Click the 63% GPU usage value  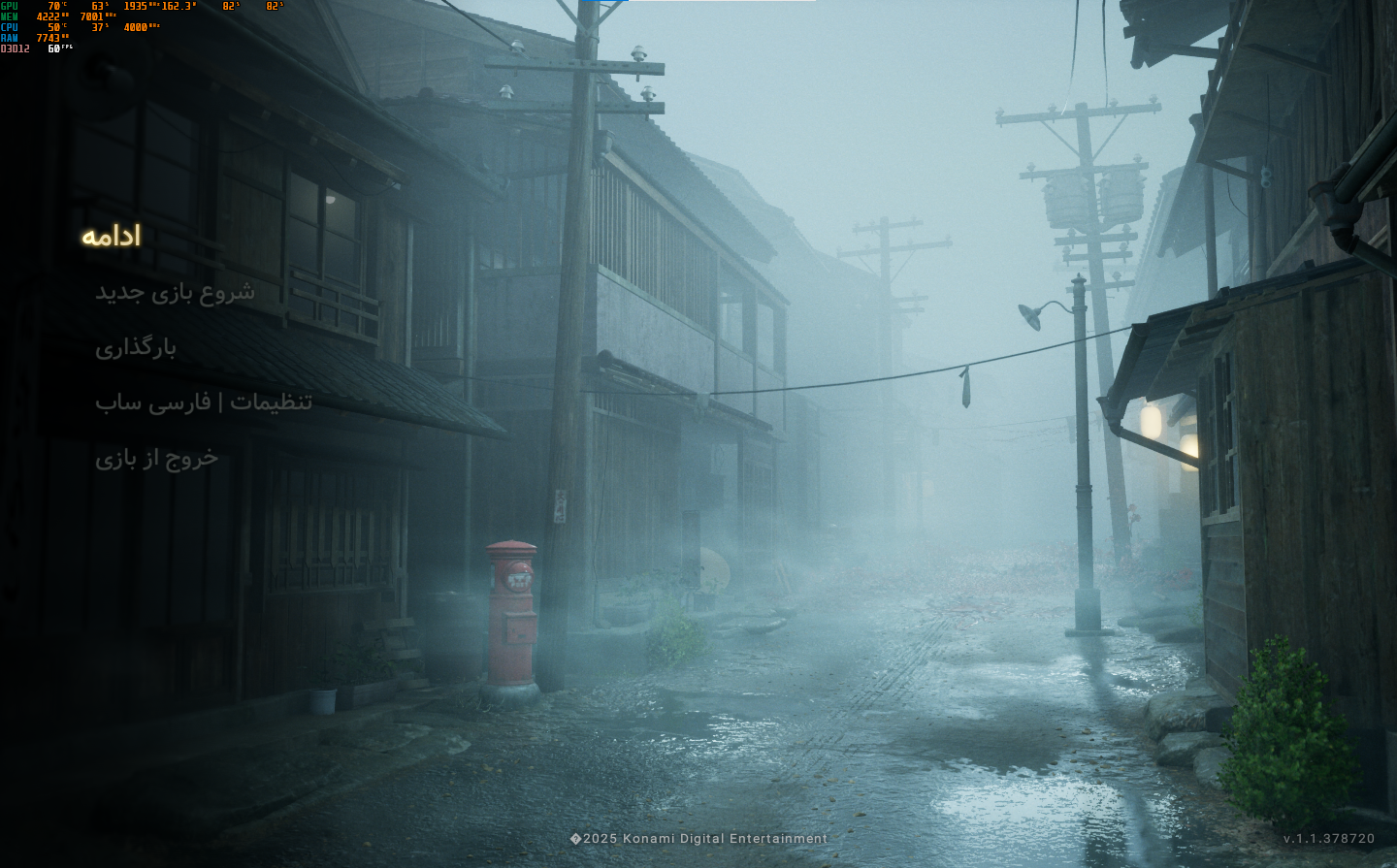[x=97, y=7]
